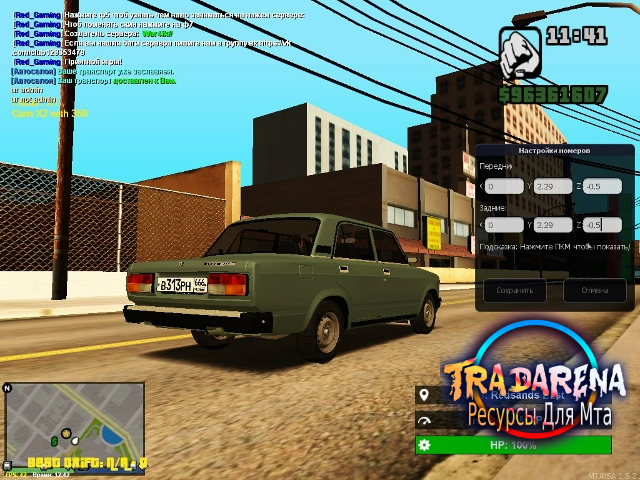Click the yellow wheel marker on minimap

click(67, 433)
